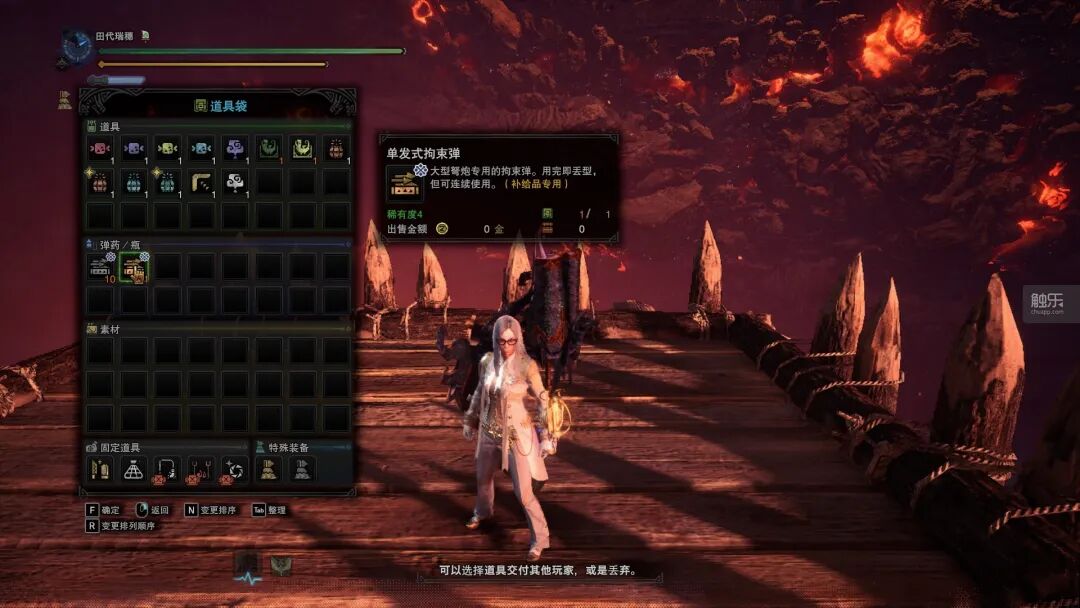Pick the BBQ spit fixed item
Viewport: 1080px width, 608px height.
coord(201,468)
